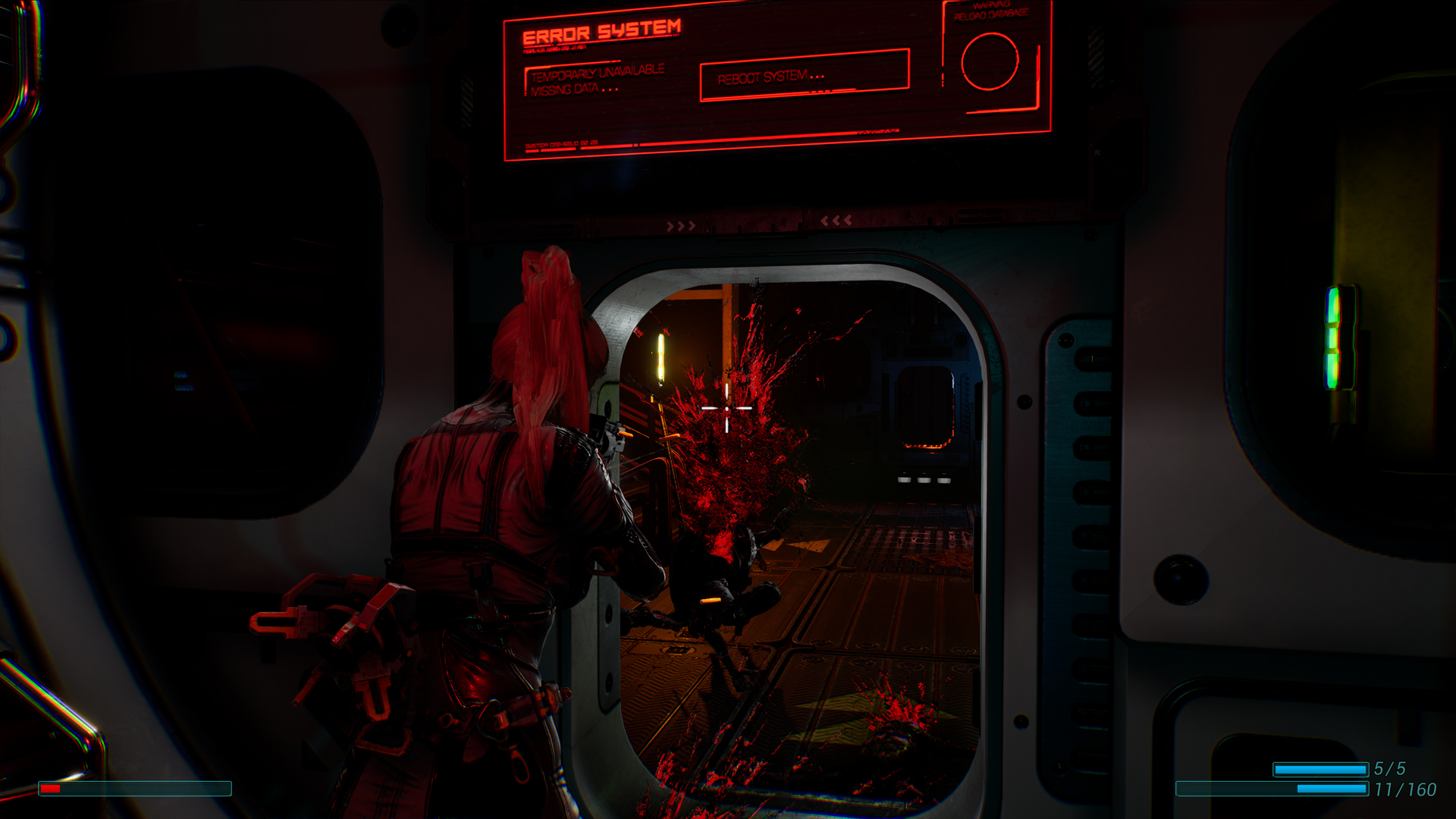Image resolution: width=1456 pixels, height=819 pixels.
Task: Open the SYSTEM code readout at panel bottom
Action: pyautogui.click(x=561, y=144)
